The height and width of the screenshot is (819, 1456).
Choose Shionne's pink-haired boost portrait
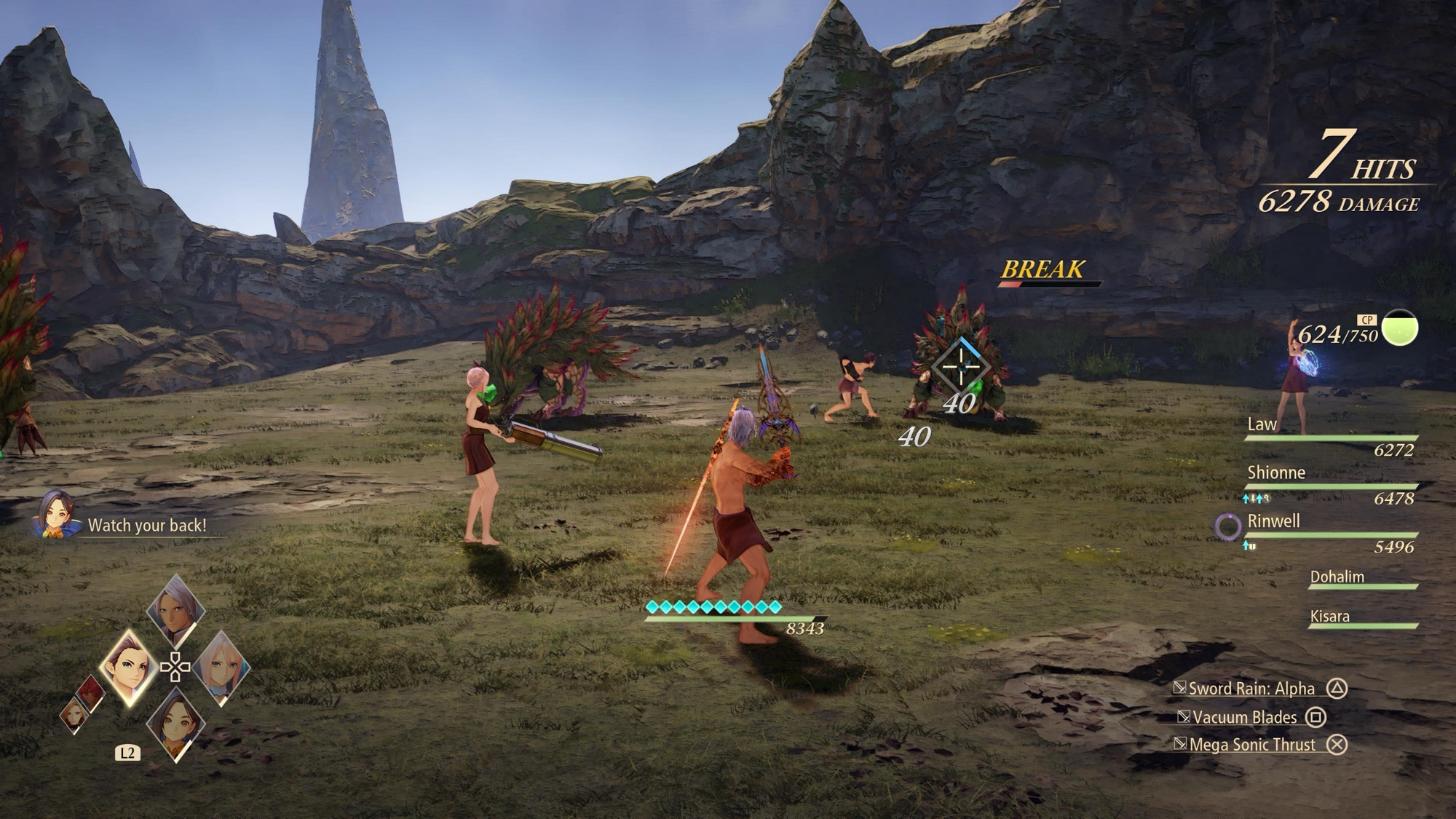(x=222, y=667)
